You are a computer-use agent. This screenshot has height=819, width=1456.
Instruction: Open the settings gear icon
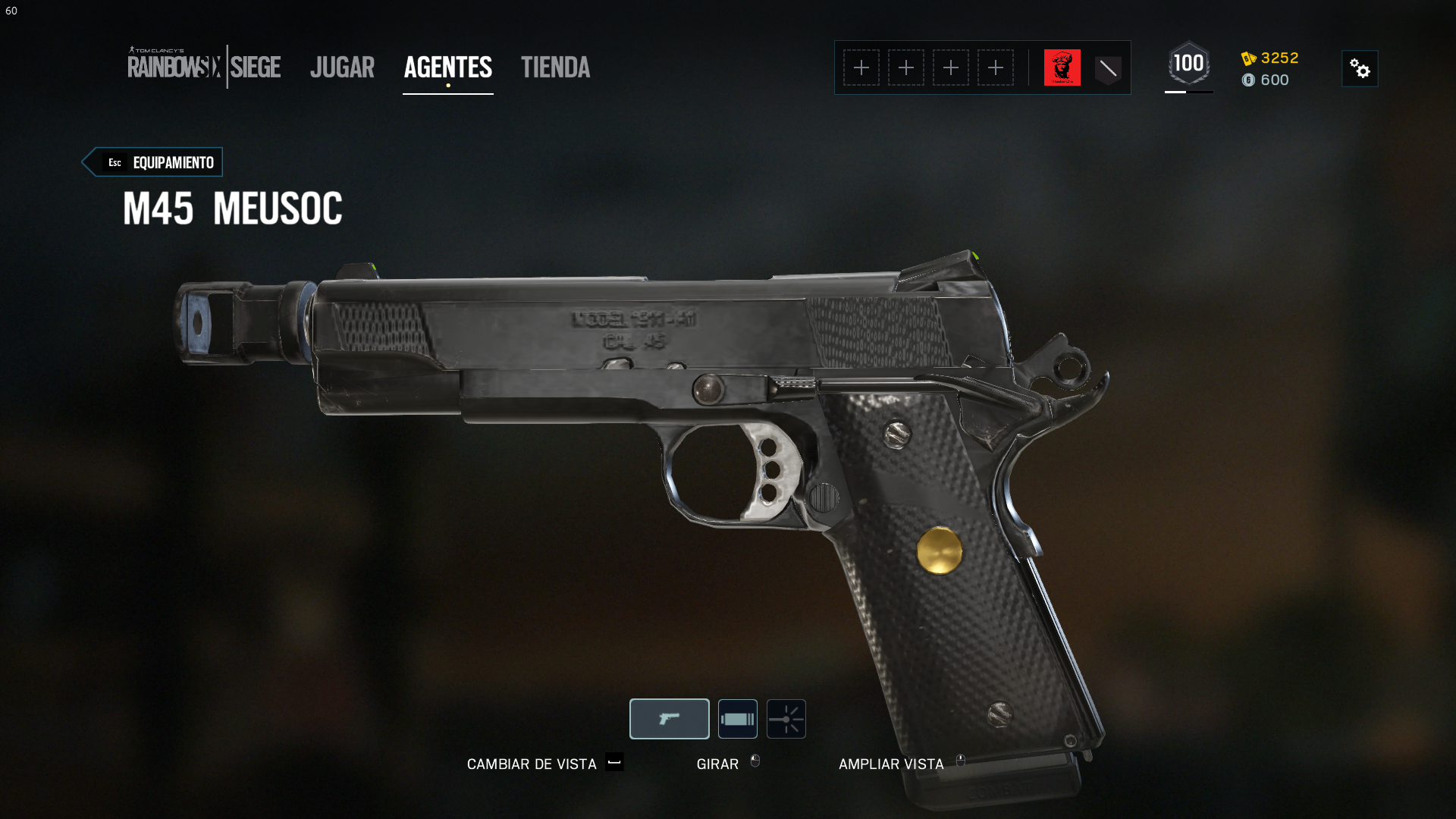(1360, 68)
